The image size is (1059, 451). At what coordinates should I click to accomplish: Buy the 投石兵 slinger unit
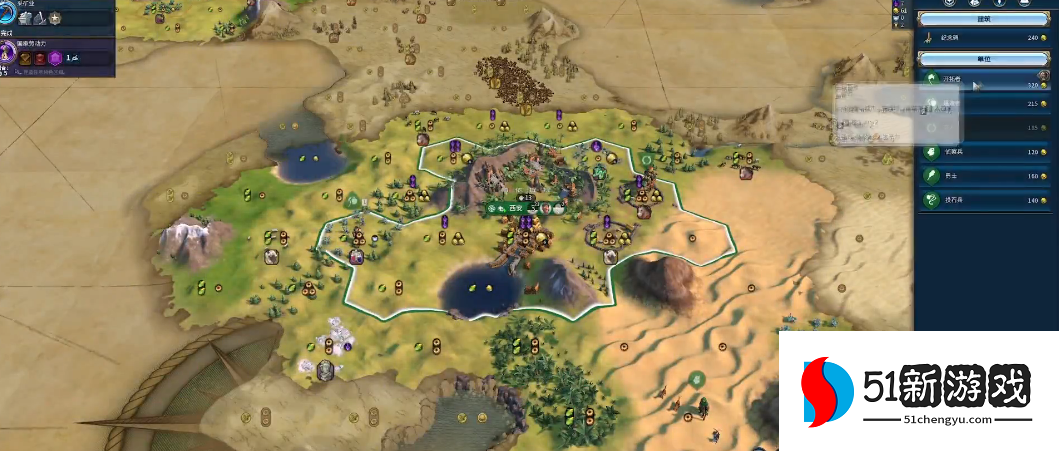click(986, 200)
